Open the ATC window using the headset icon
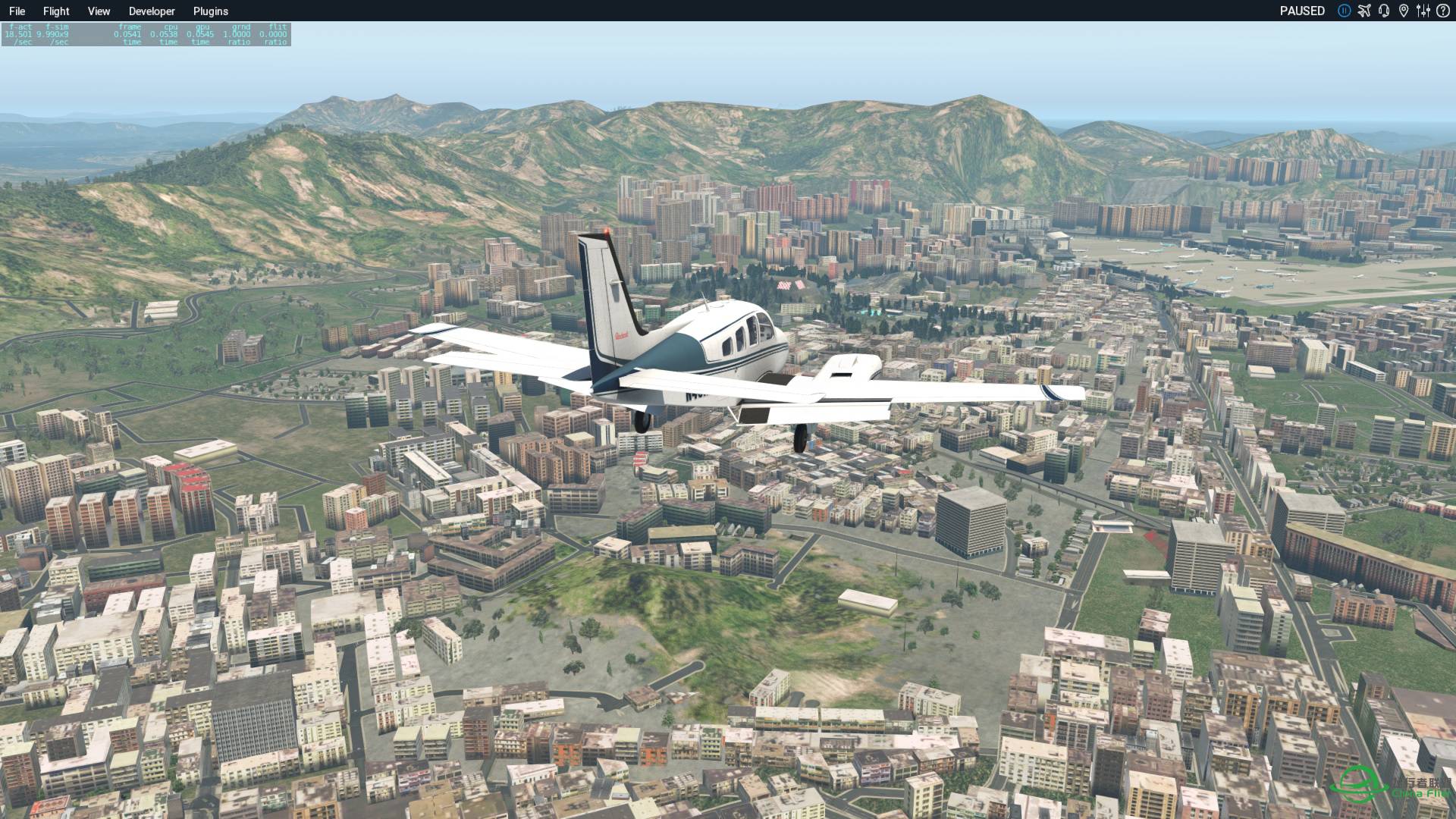Screen dimensions: 1456x819 [x=1385, y=11]
